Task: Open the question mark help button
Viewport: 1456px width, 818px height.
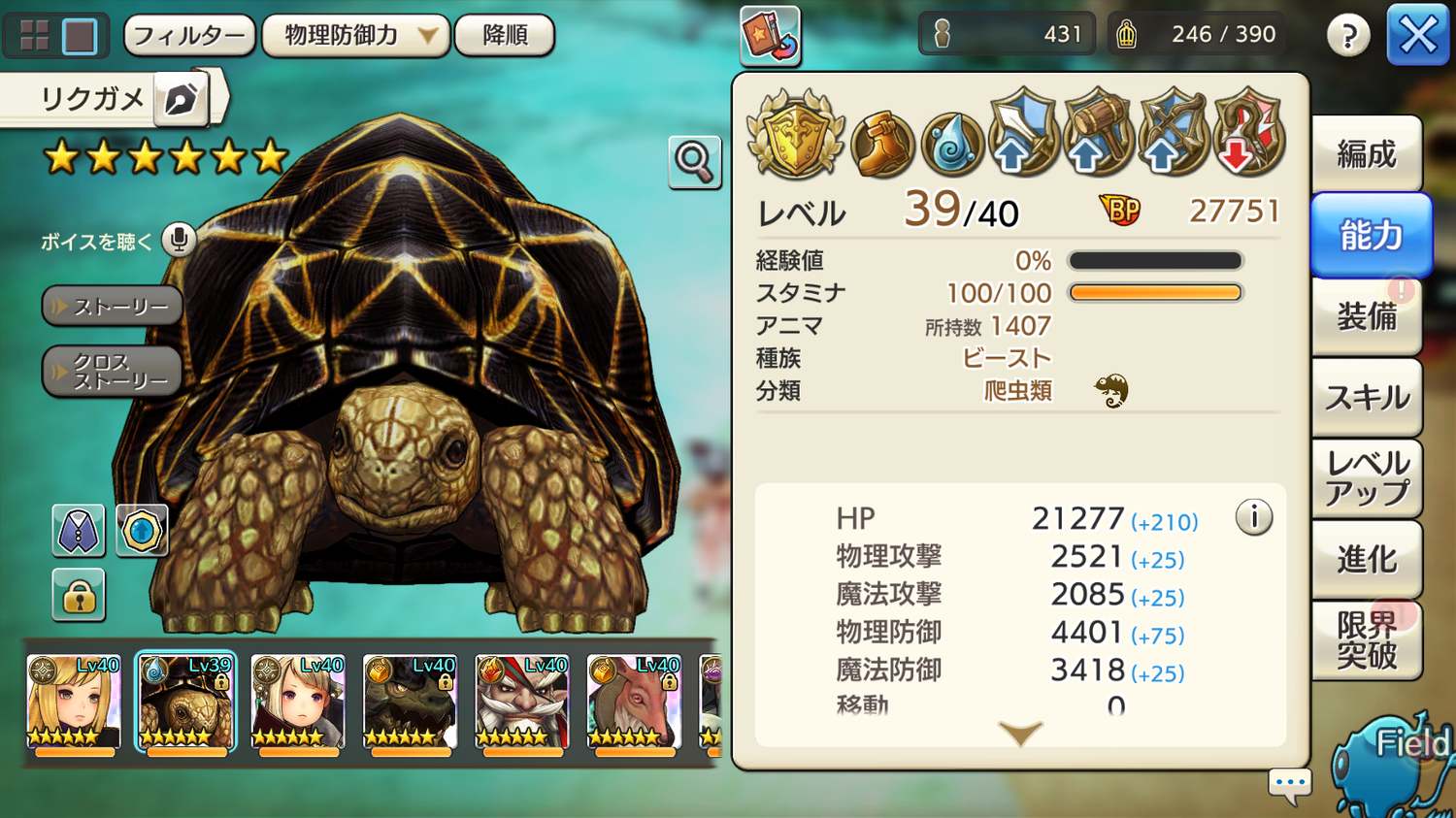Action: click(x=1348, y=36)
